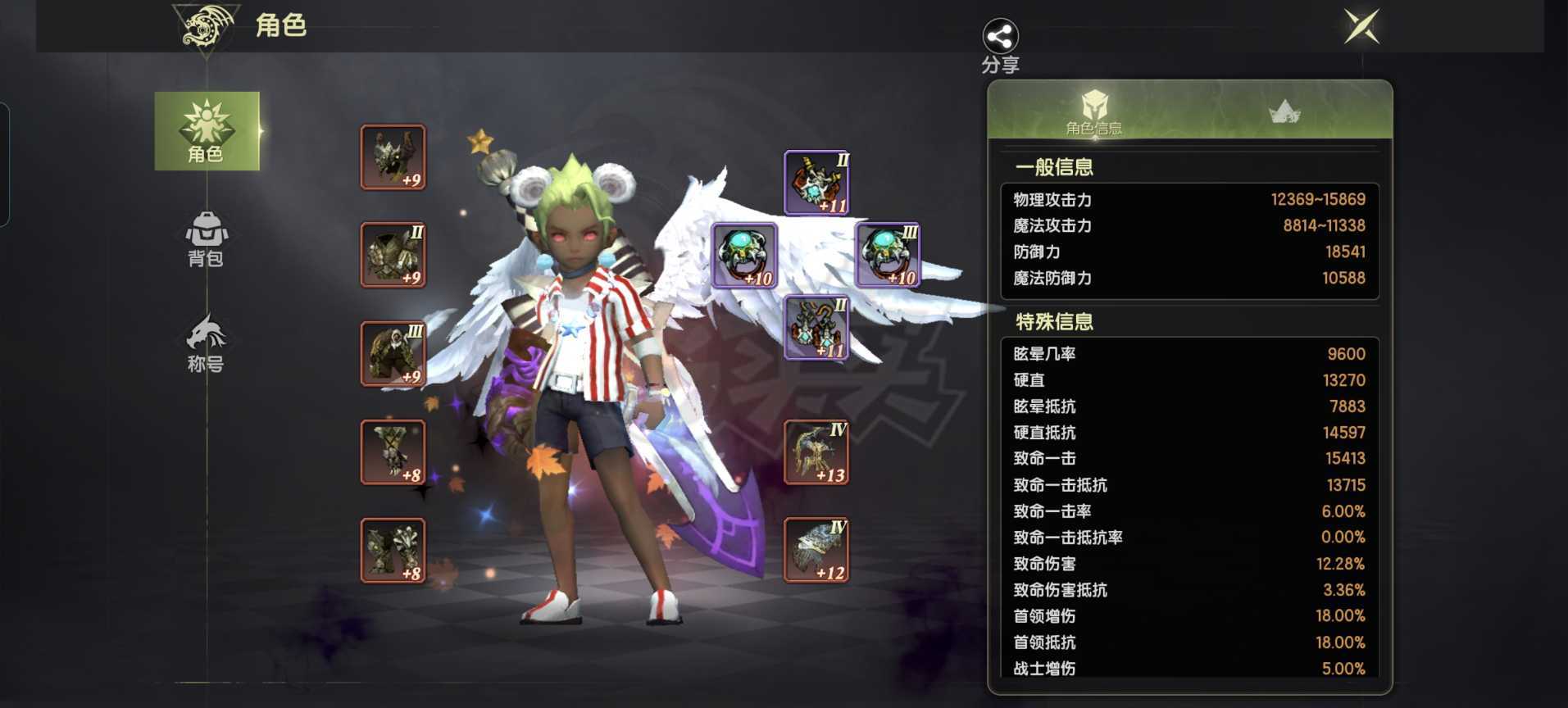Choose the +9 tier III leg armor
Screen dimensions: 1568x708
coord(393,354)
